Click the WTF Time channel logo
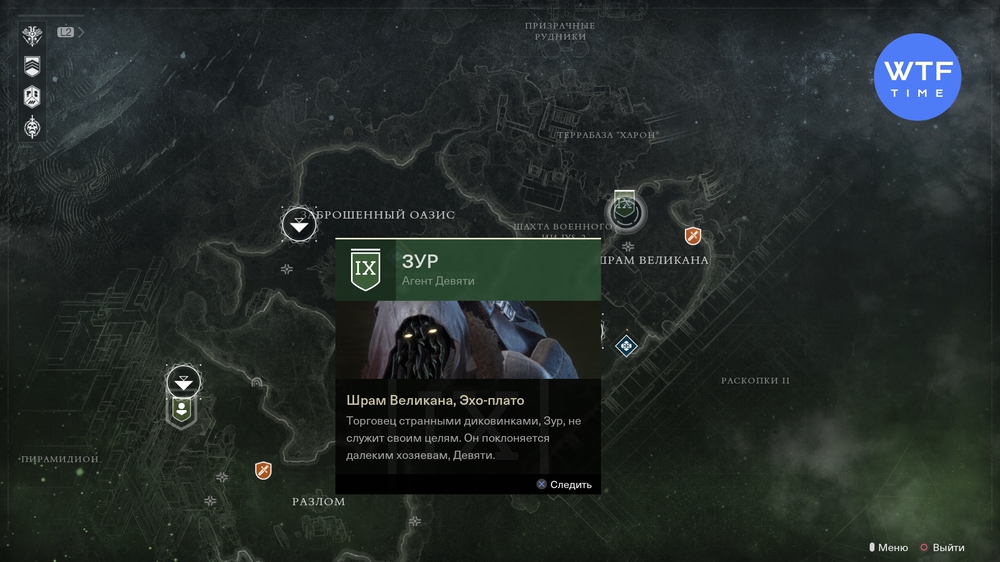Image resolution: width=1000 pixels, height=562 pixels. click(x=917, y=77)
